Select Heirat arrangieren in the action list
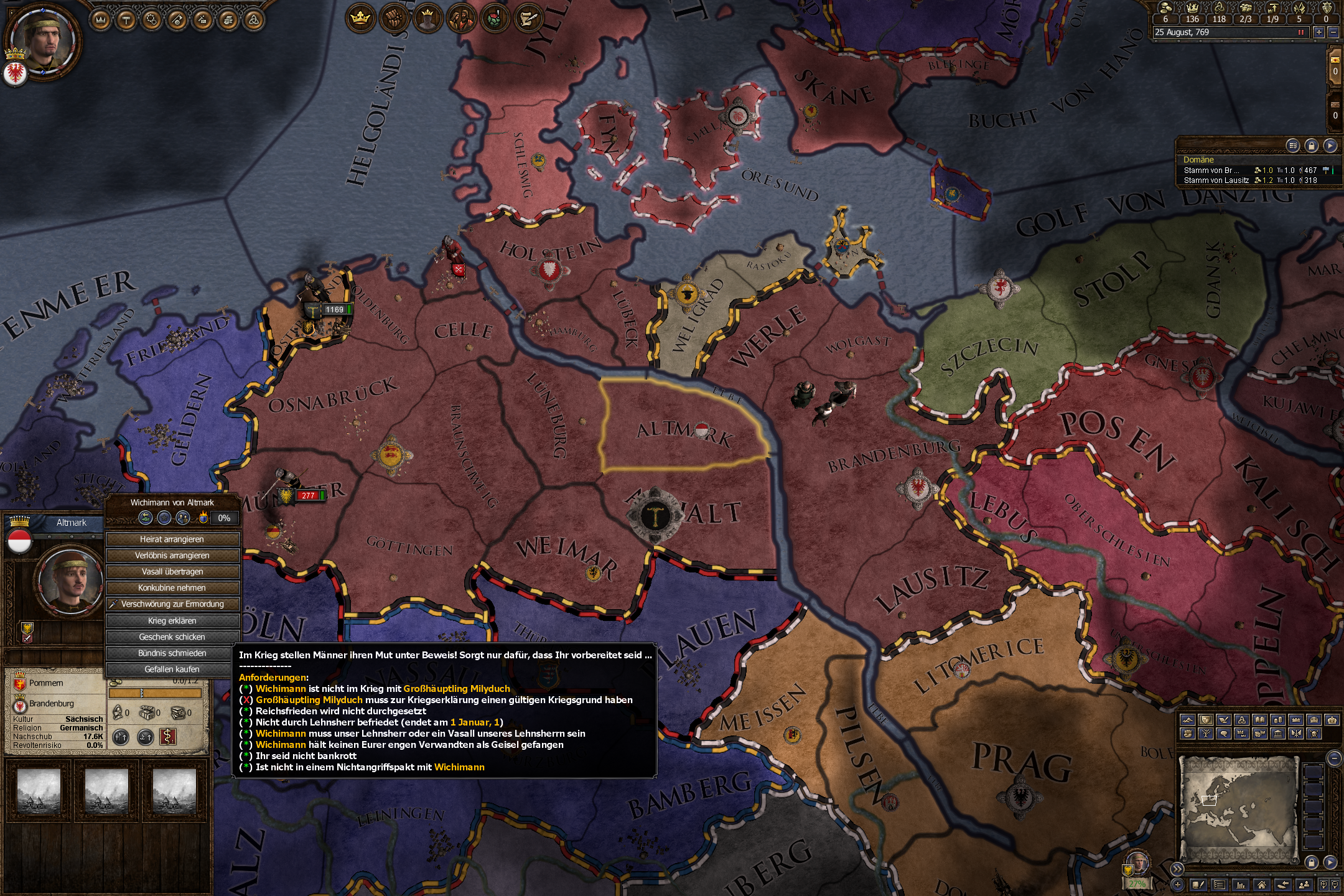This screenshot has height=896, width=1344. (x=173, y=540)
